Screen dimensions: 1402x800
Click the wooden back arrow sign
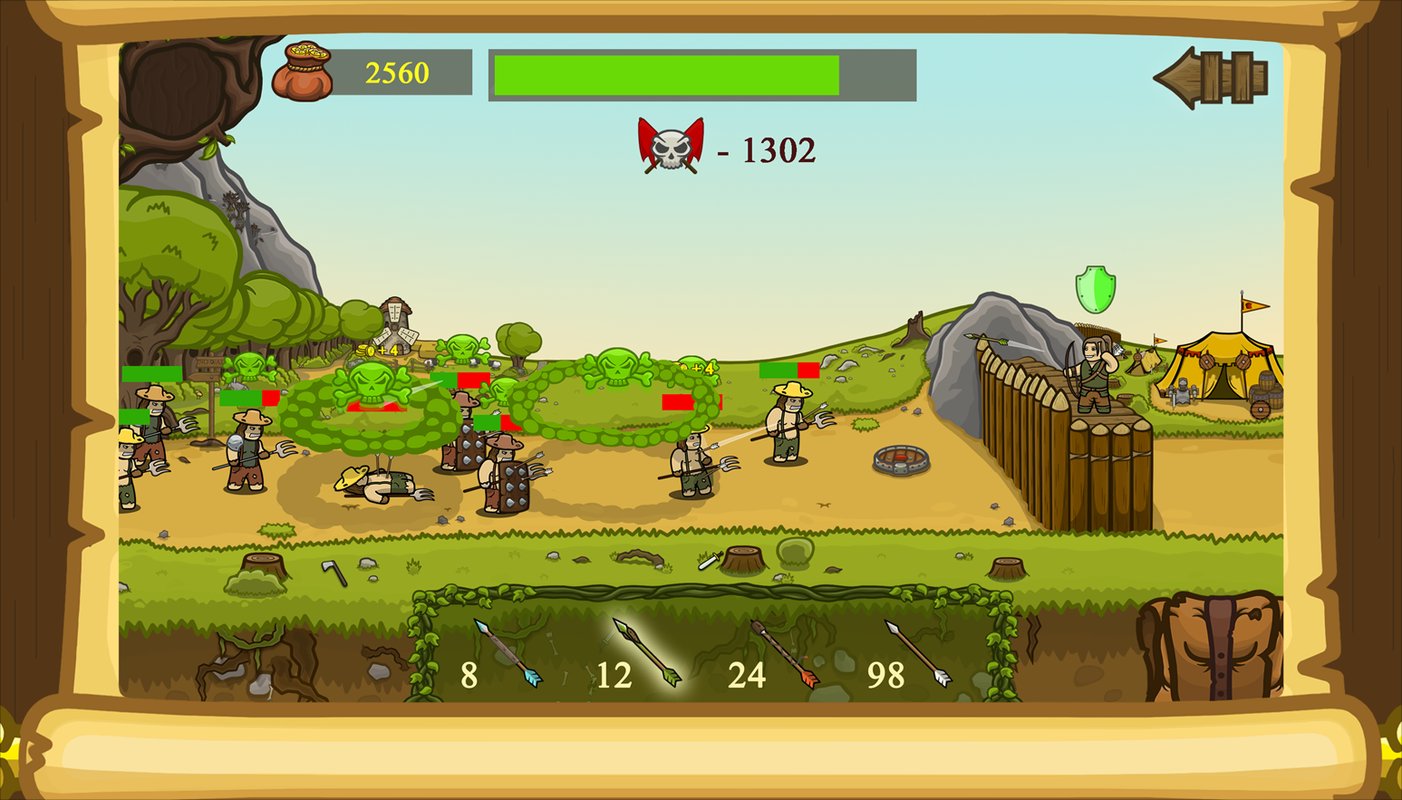tap(1212, 77)
